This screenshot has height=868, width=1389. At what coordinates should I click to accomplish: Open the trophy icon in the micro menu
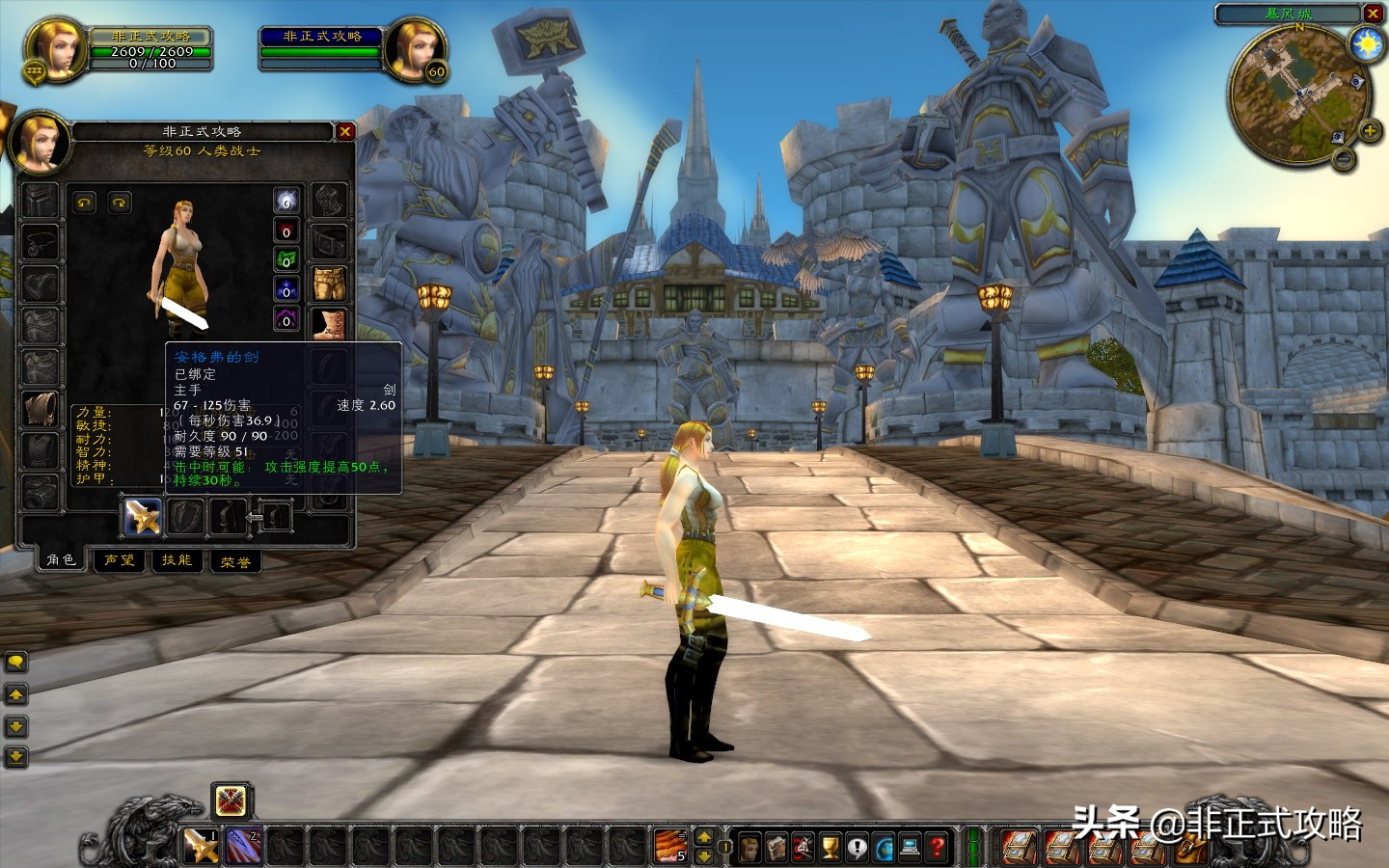(x=830, y=847)
